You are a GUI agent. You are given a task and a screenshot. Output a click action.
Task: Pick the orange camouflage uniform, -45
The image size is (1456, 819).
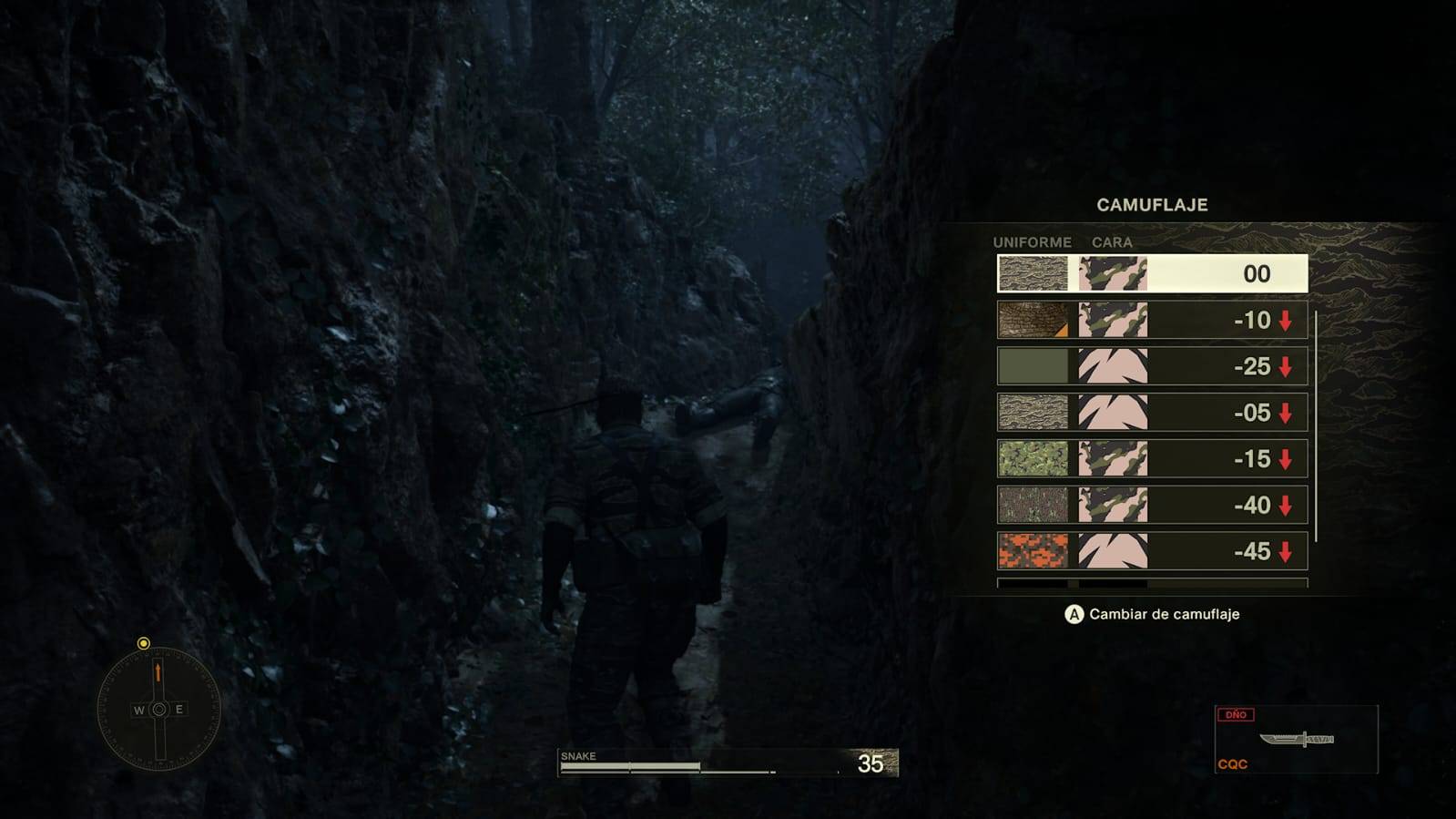pos(1152,551)
